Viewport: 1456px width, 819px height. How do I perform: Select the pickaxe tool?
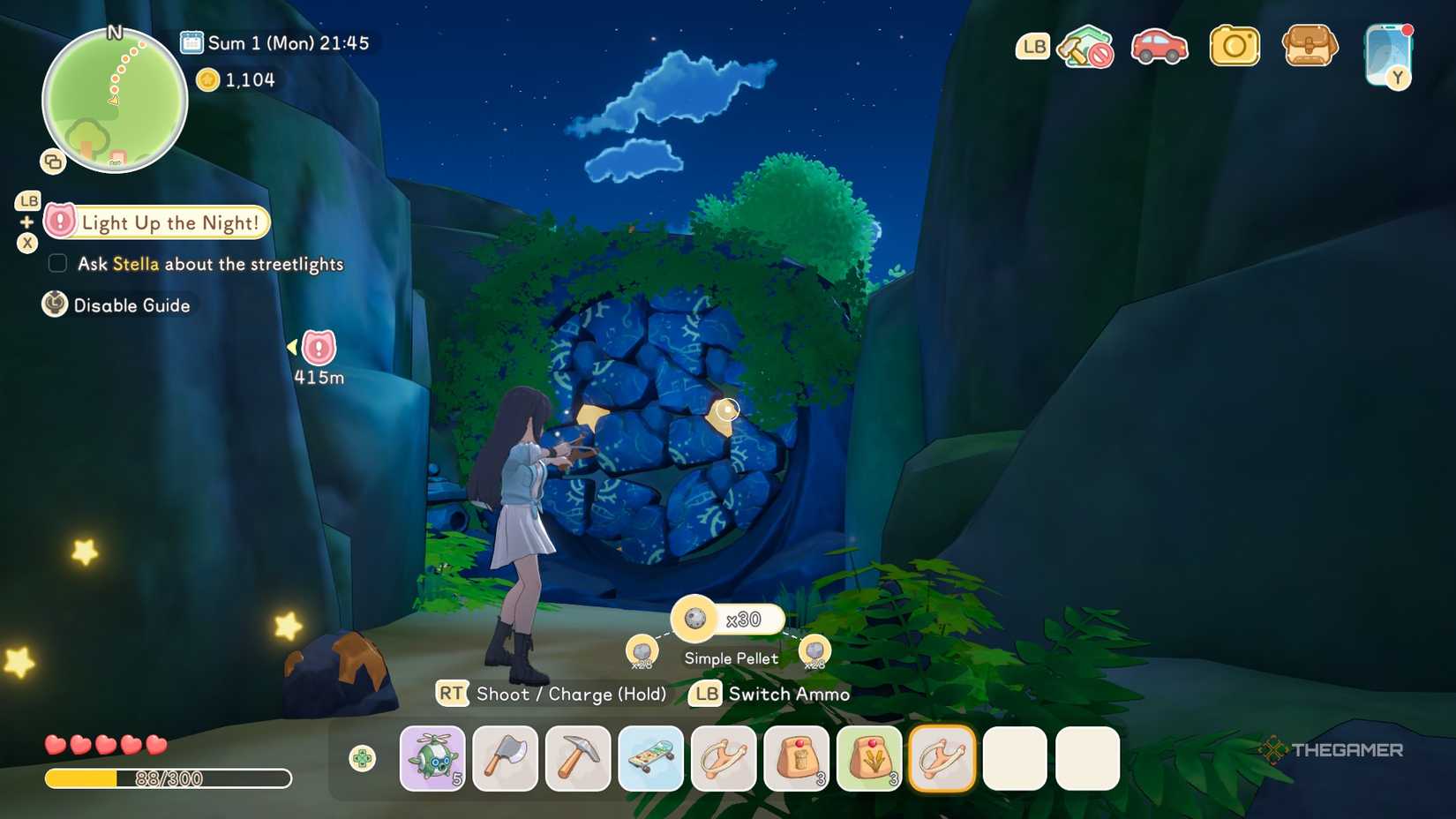tap(578, 757)
